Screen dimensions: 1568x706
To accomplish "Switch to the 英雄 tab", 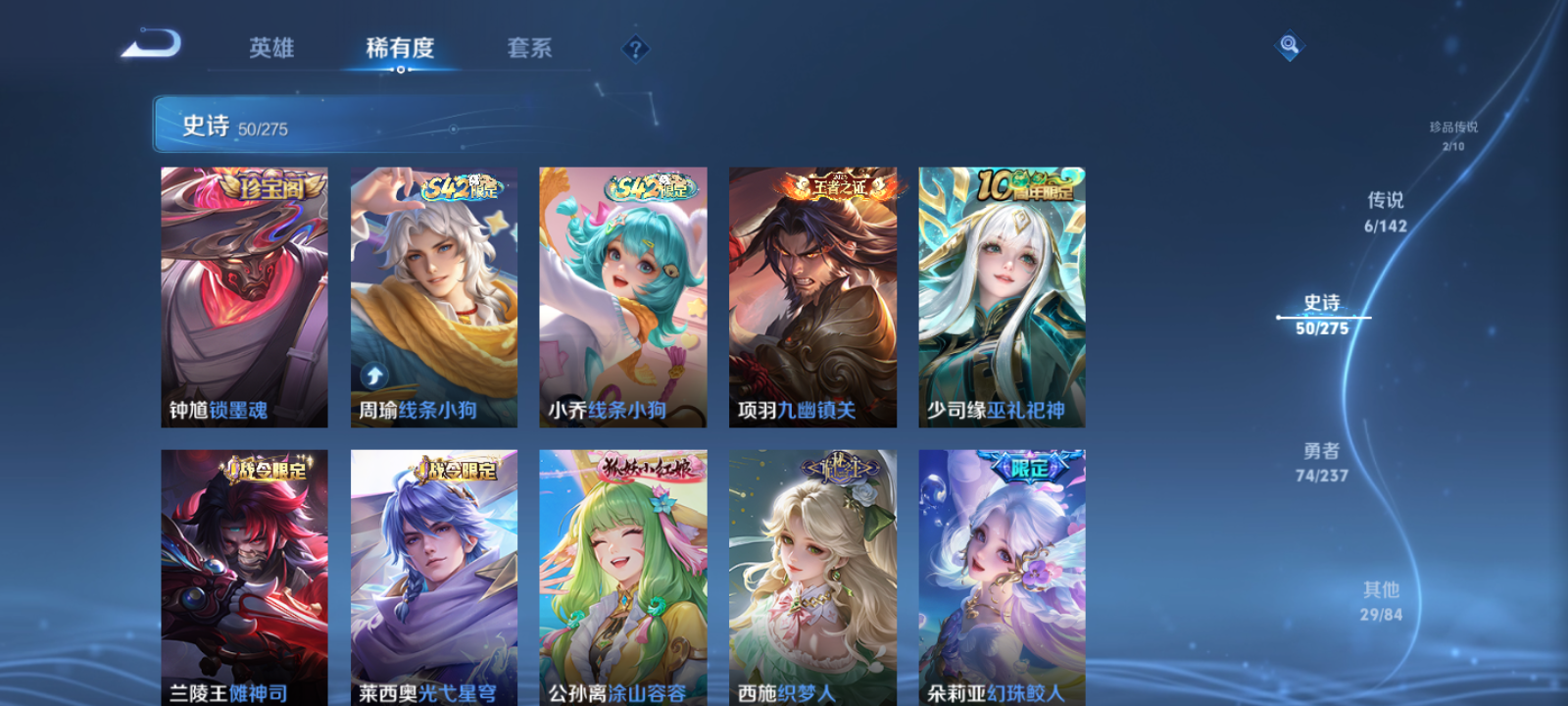I will click(274, 48).
